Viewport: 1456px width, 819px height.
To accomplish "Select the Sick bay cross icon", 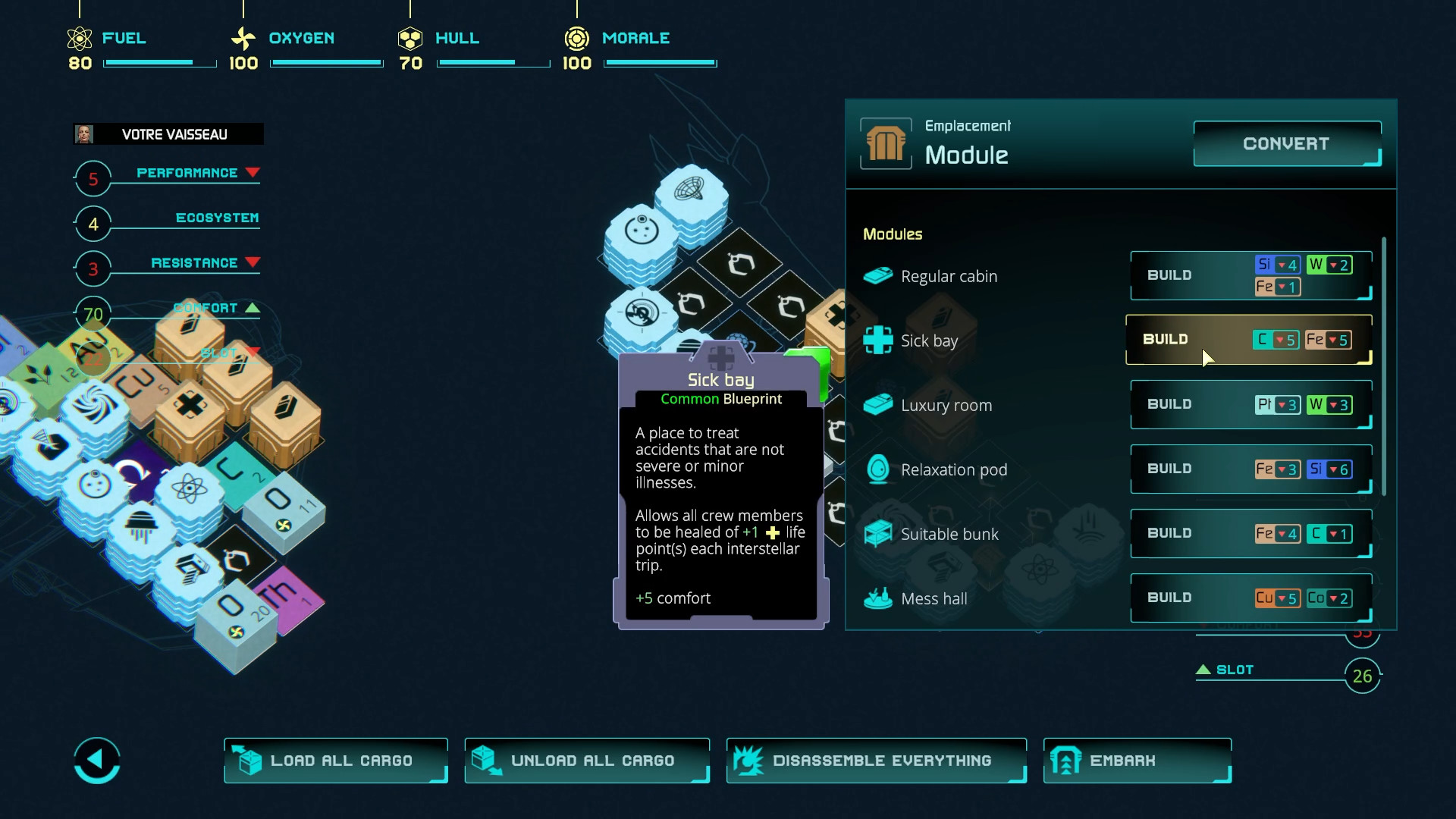I will [878, 340].
